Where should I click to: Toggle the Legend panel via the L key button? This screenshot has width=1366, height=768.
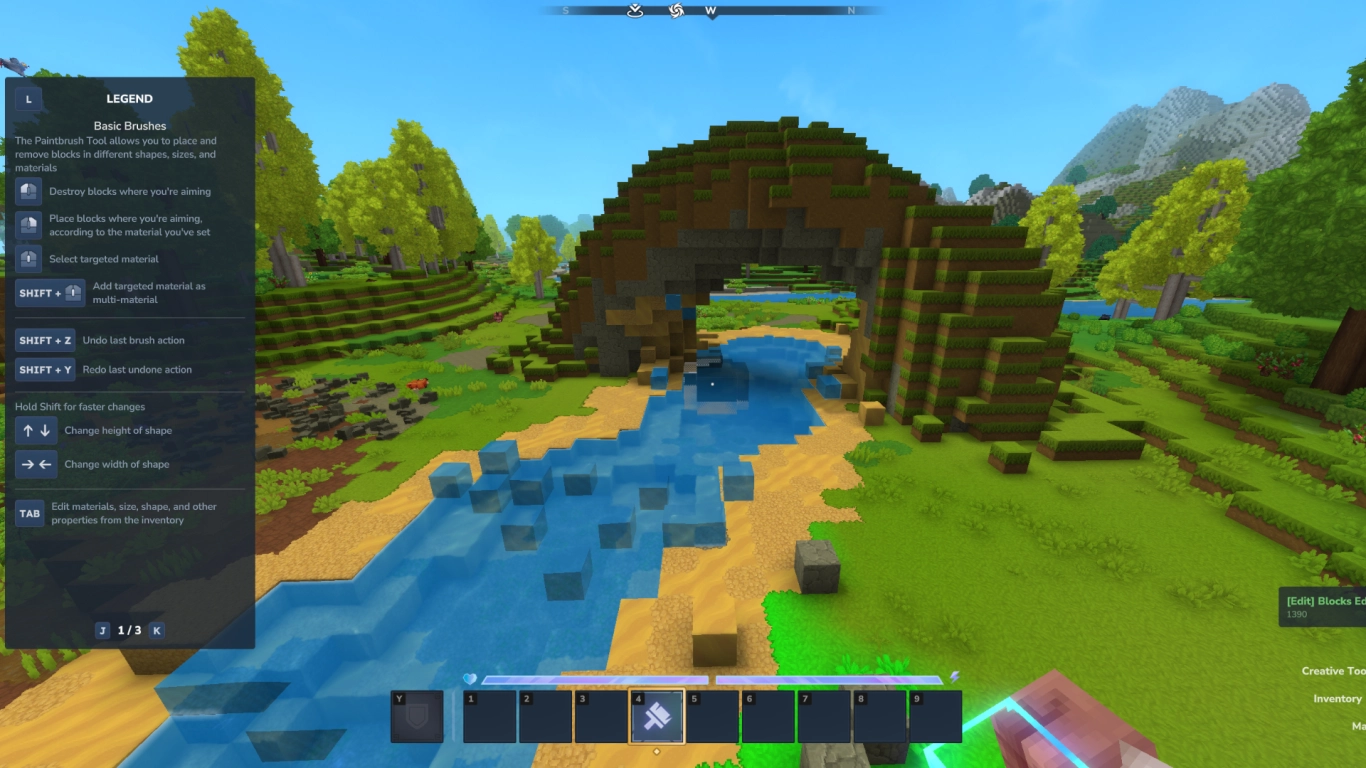[28, 98]
